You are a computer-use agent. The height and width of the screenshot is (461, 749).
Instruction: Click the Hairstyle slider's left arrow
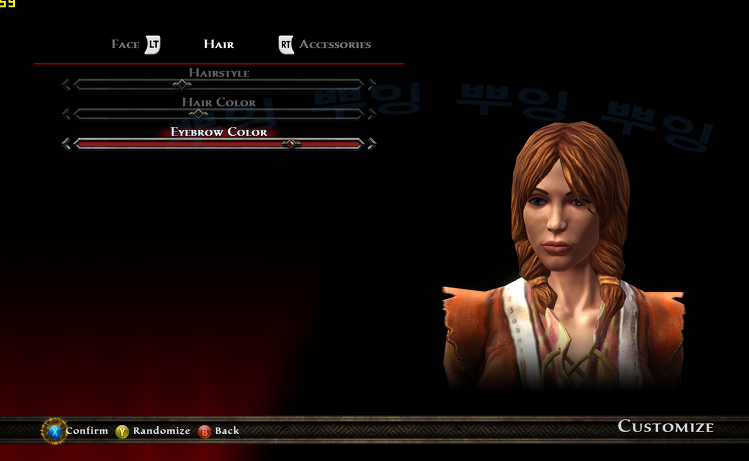[x=67, y=85]
